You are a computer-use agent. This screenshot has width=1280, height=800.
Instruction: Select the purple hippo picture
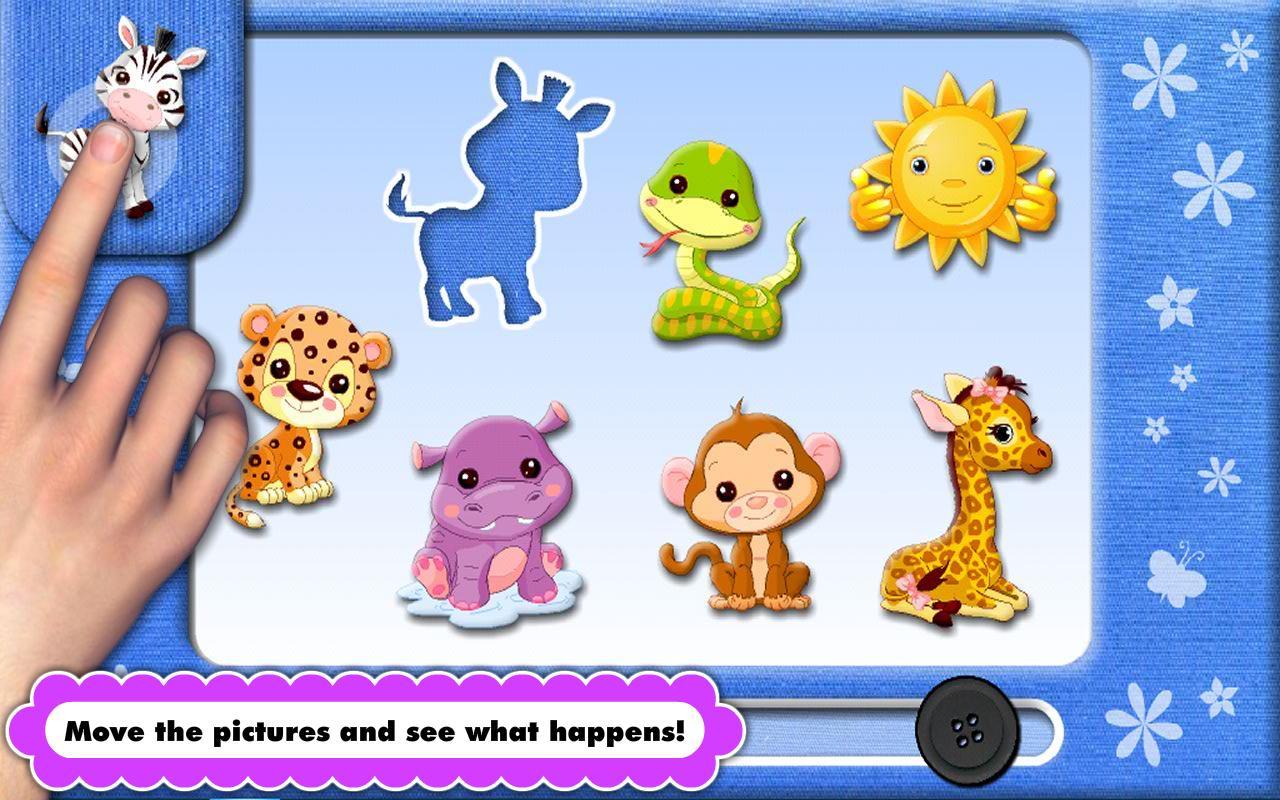click(490, 500)
